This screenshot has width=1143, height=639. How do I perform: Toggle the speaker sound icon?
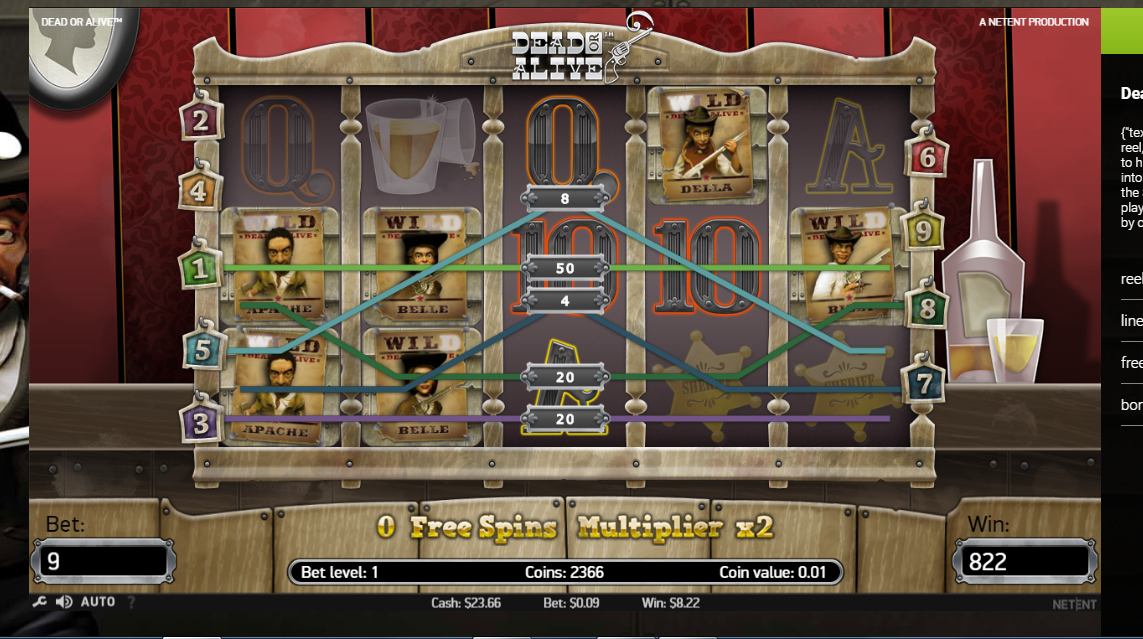(64, 602)
